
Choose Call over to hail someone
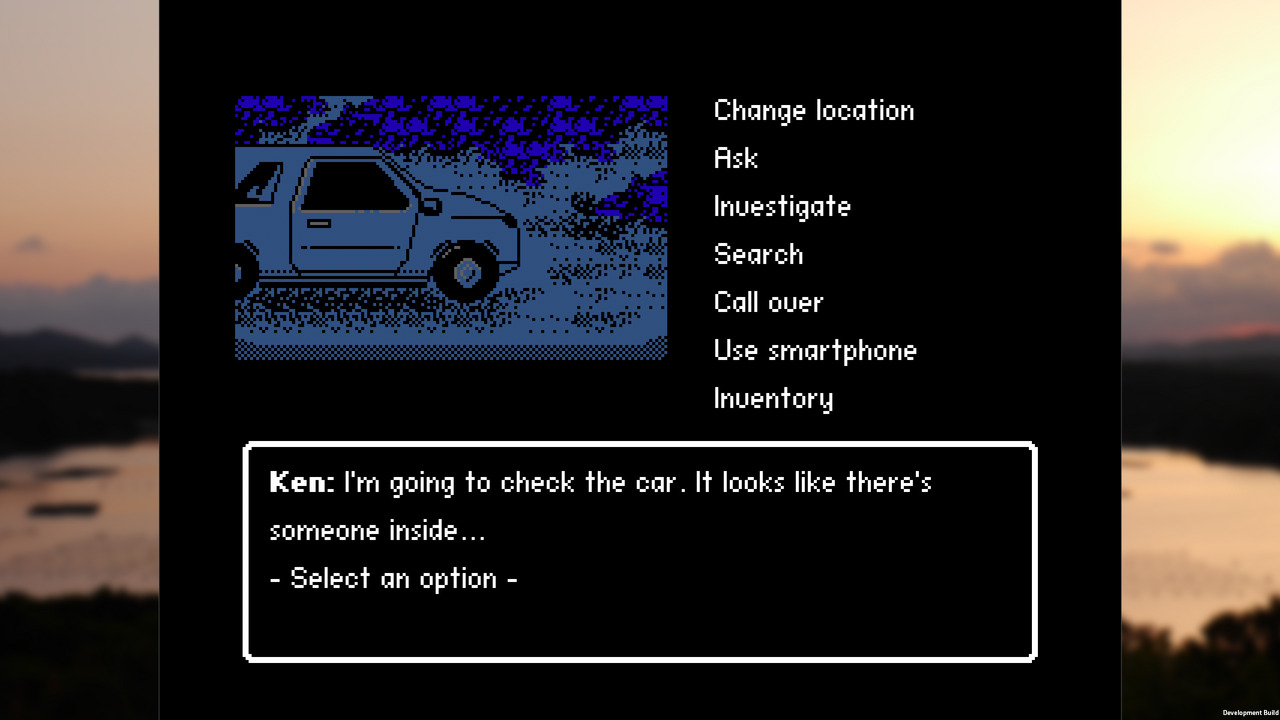pyautogui.click(x=768, y=302)
